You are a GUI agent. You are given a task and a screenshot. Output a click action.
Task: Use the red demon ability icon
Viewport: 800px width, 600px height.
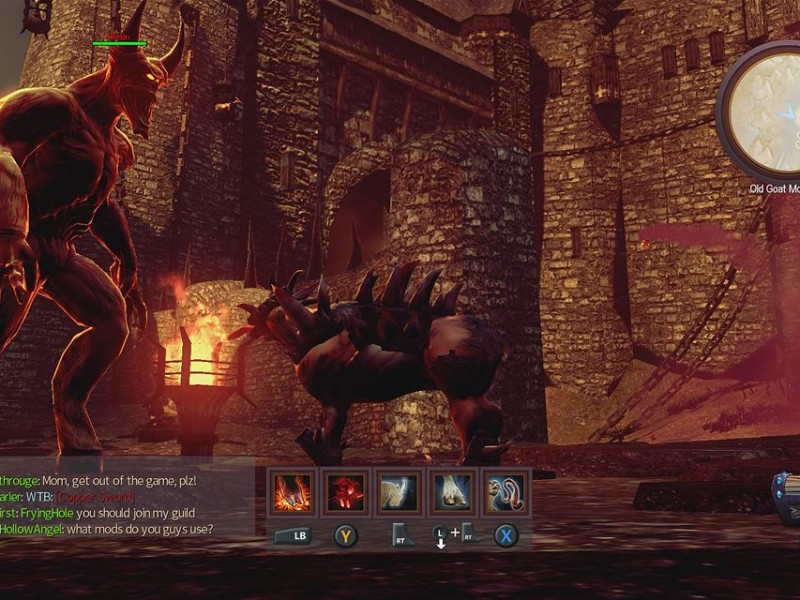(x=346, y=493)
